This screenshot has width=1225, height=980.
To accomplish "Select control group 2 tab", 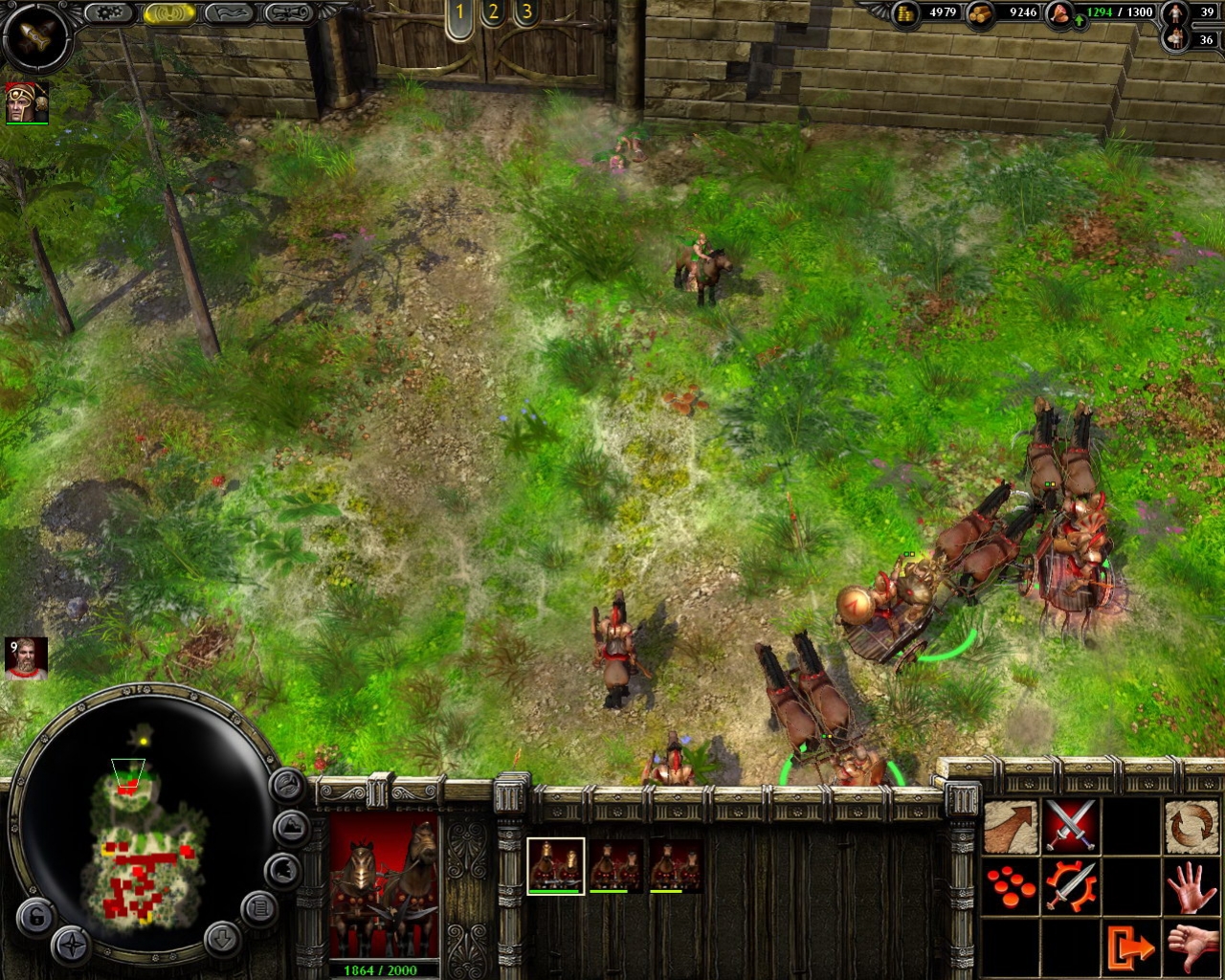I will (x=493, y=13).
